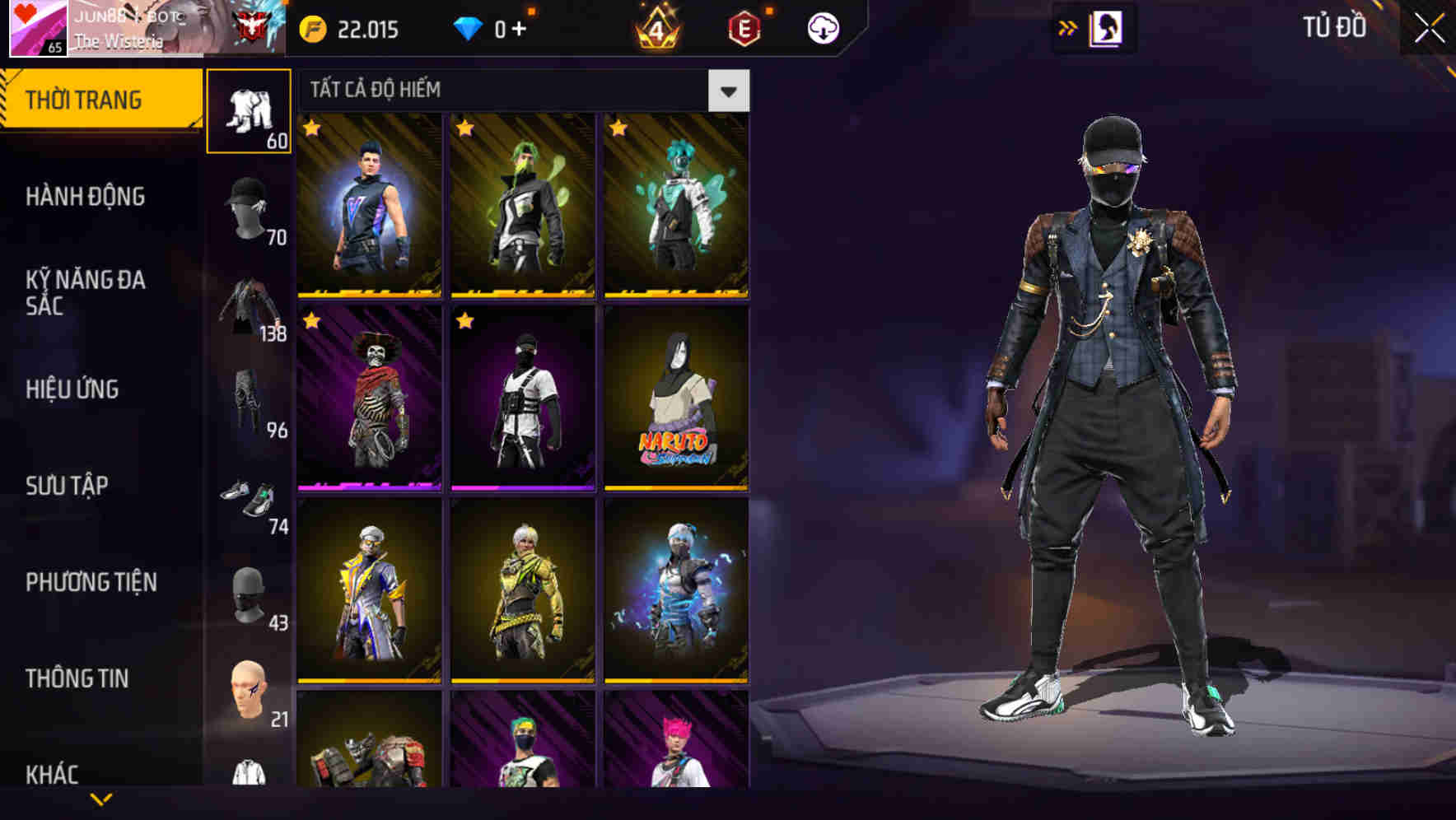Screen dimensions: 1456x820
Task: Toggle the star on the green-haired outfit
Action: pyautogui.click(x=464, y=128)
